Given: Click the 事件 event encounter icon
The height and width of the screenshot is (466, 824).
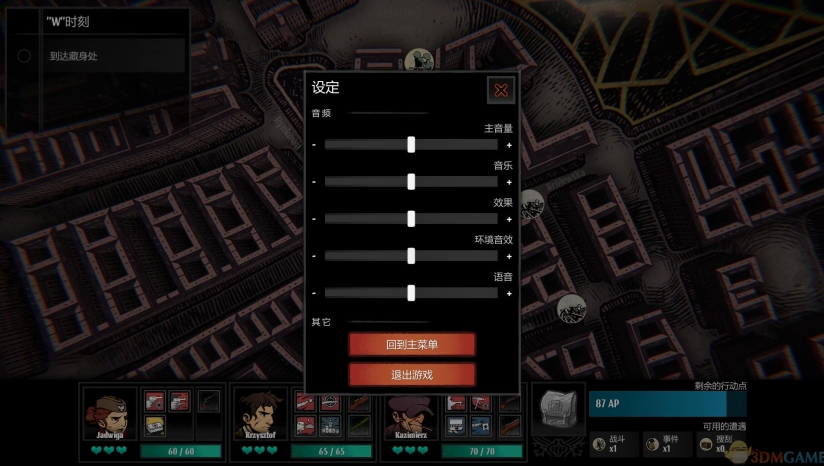Looking at the screenshot, I should point(655,442).
